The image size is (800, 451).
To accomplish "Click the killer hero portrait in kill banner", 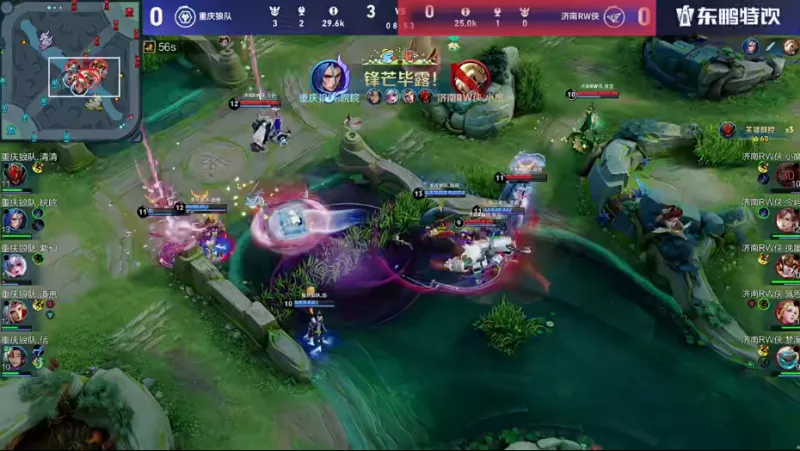I will pos(329,78).
